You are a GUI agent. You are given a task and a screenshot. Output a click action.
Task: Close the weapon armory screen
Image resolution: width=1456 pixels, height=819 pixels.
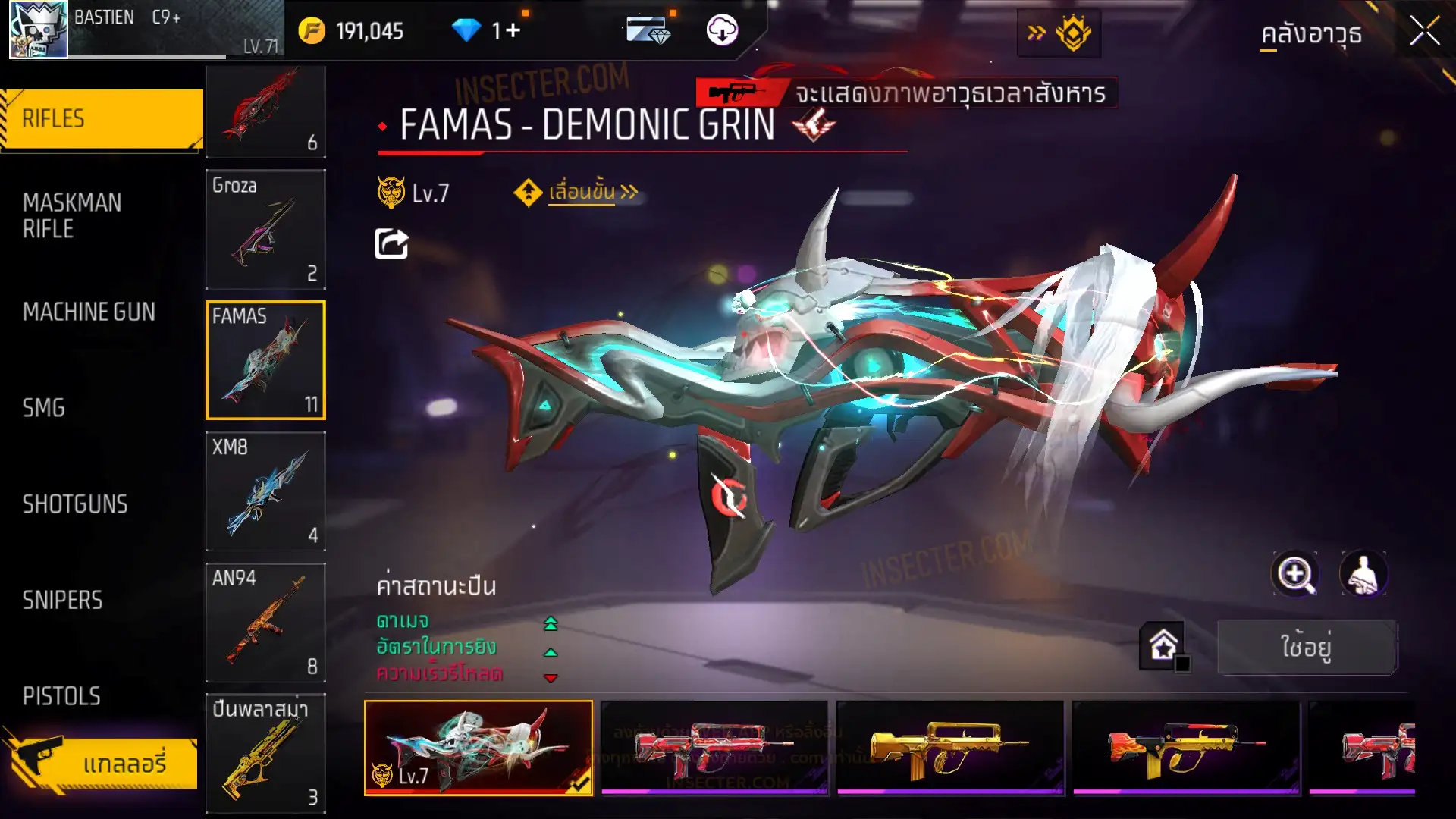(x=1424, y=32)
